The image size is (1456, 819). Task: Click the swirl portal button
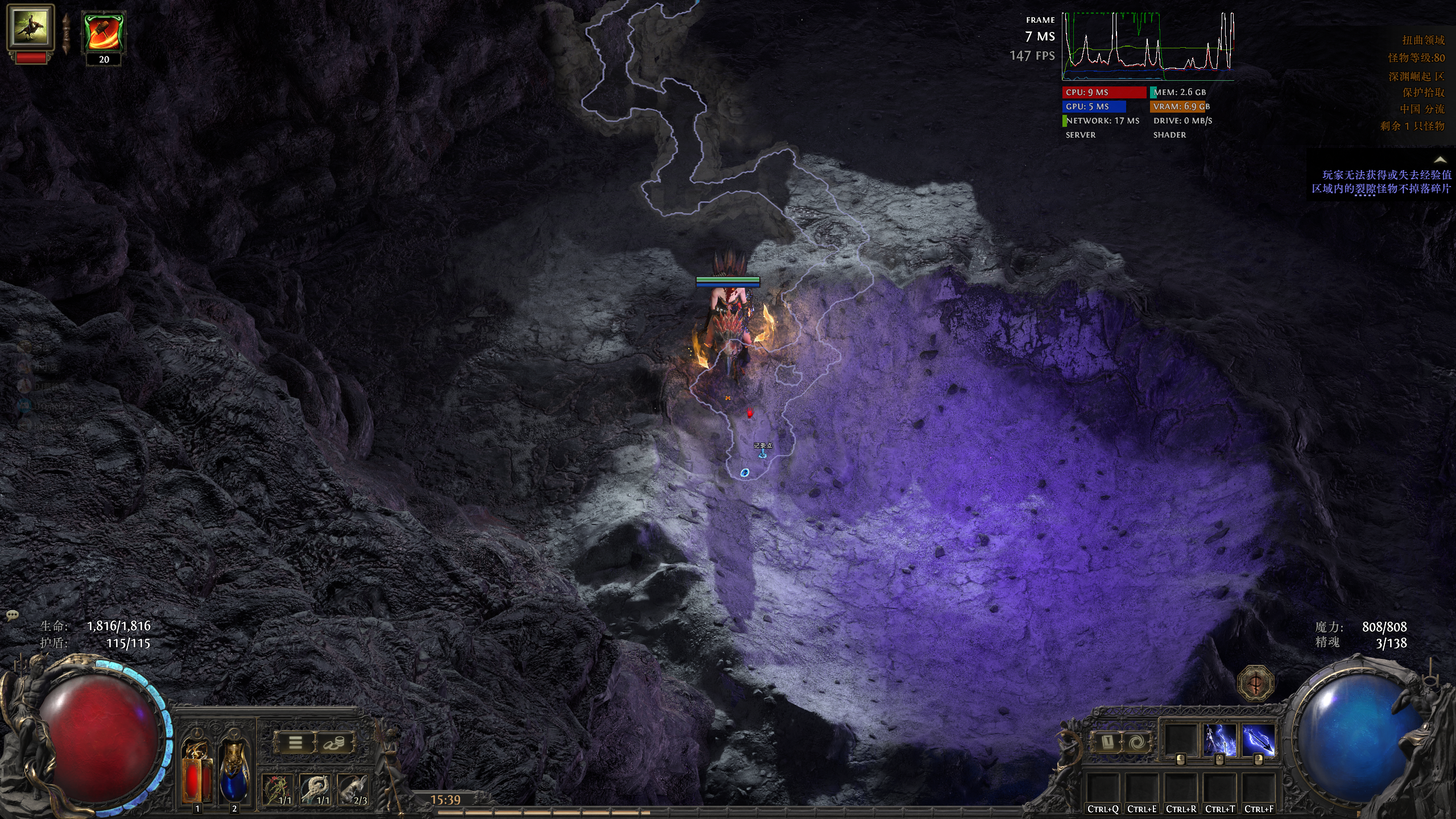[x=1136, y=743]
